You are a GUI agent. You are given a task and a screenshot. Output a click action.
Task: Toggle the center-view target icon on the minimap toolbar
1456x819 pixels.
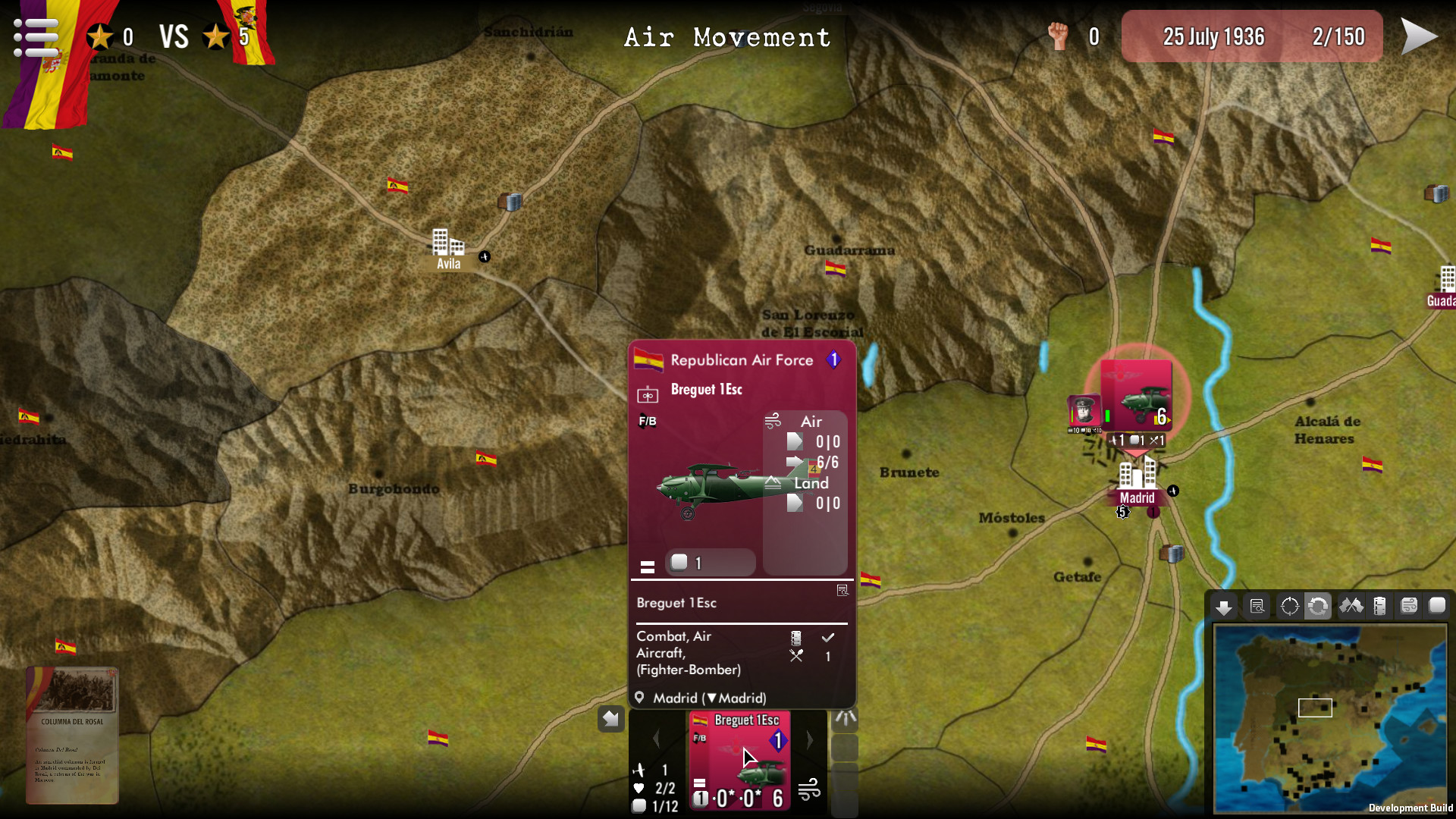tap(1289, 607)
